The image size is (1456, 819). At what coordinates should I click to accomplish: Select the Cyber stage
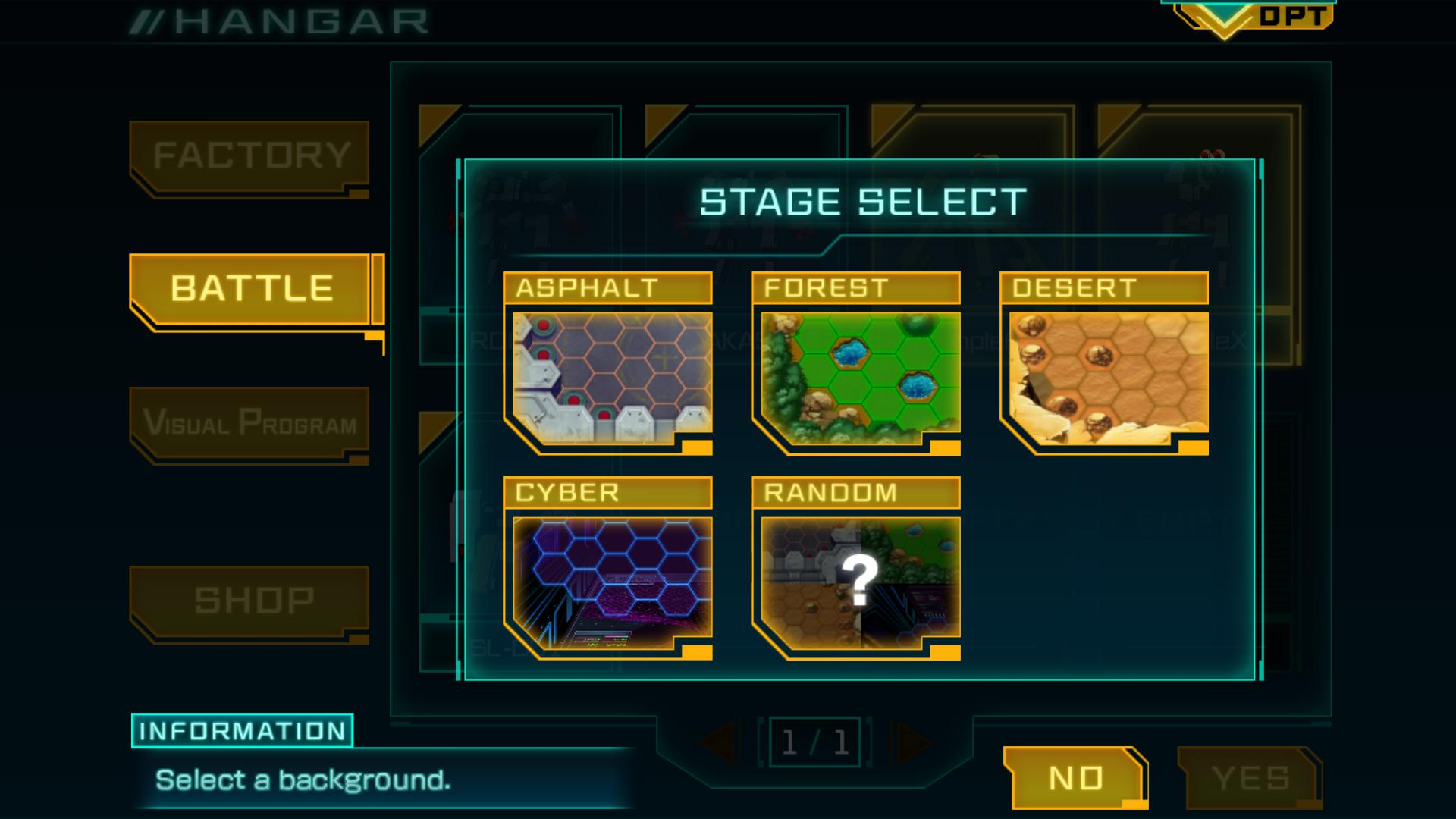[x=608, y=569]
